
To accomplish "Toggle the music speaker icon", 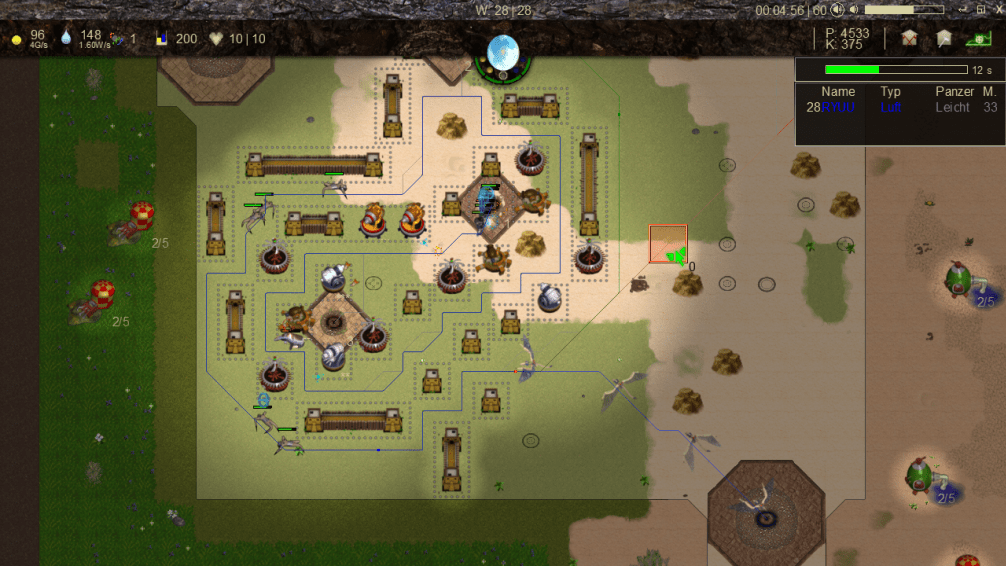I will (x=837, y=10).
